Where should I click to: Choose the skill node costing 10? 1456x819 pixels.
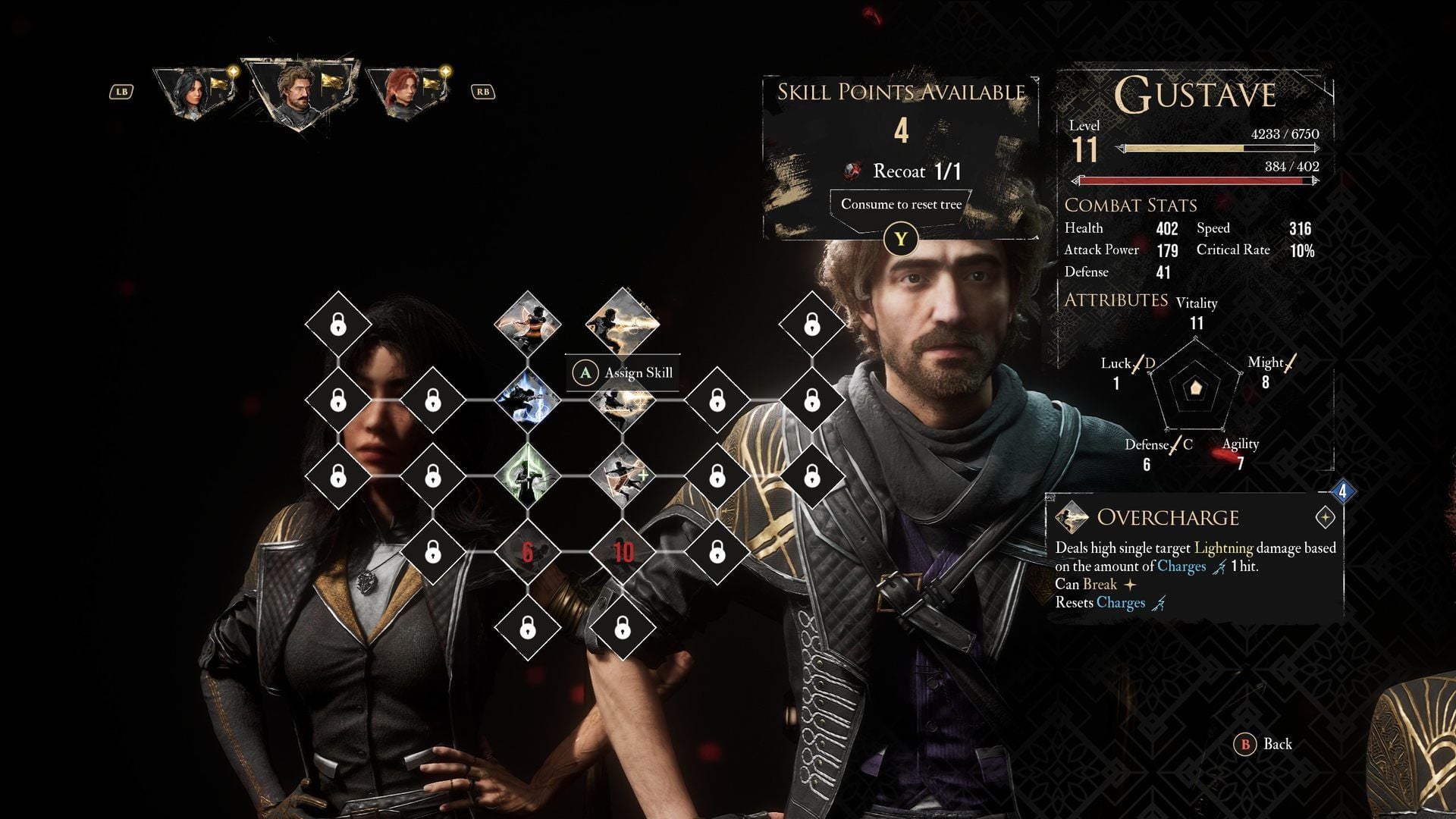tap(623, 552)
